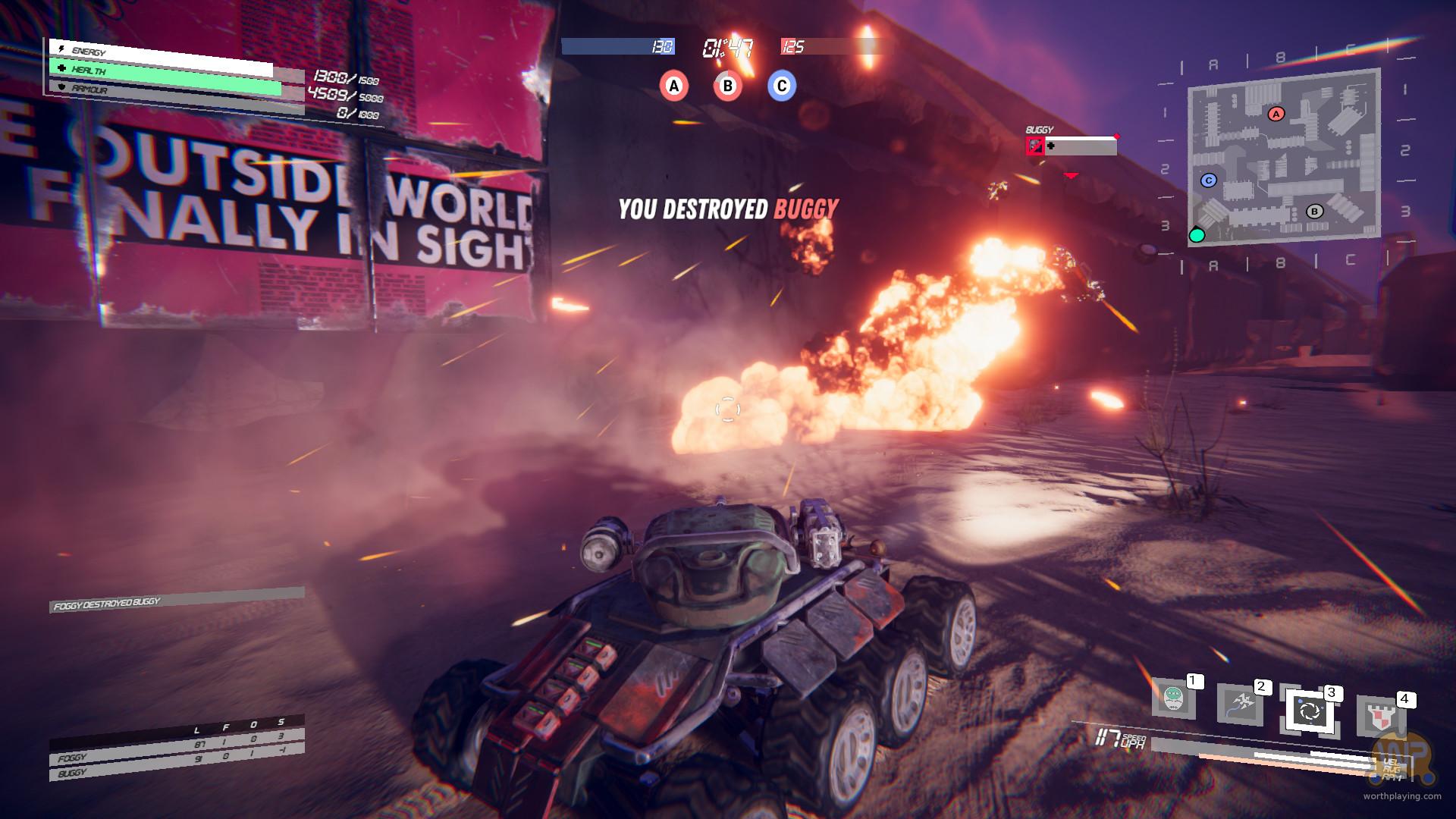Click control point B marker on the minimap
Image resolution: width=1456 pixels, height=819 pixels.
tap(1314, 212)
